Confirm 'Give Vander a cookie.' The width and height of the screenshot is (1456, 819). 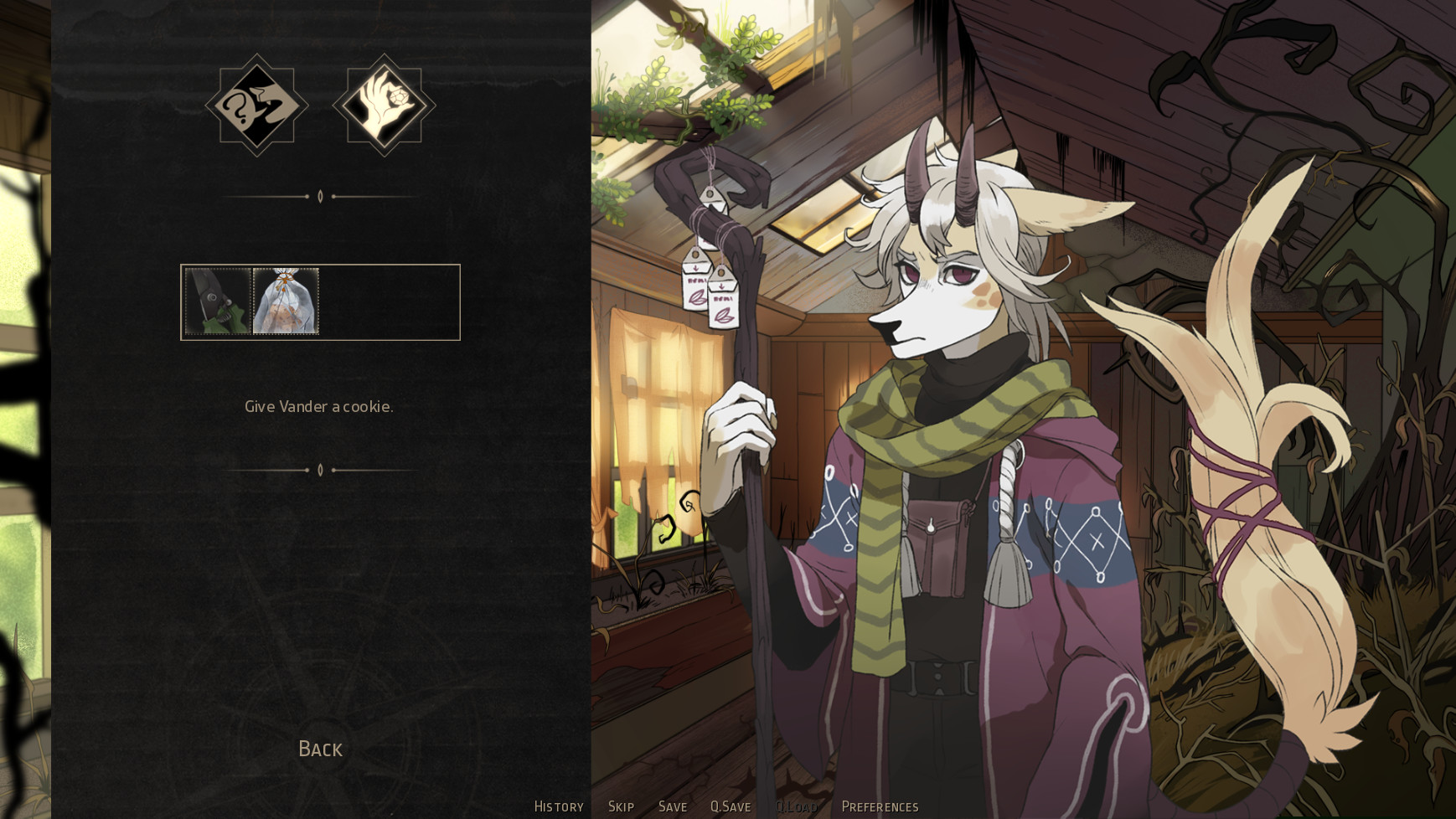[x=319, y=406]
